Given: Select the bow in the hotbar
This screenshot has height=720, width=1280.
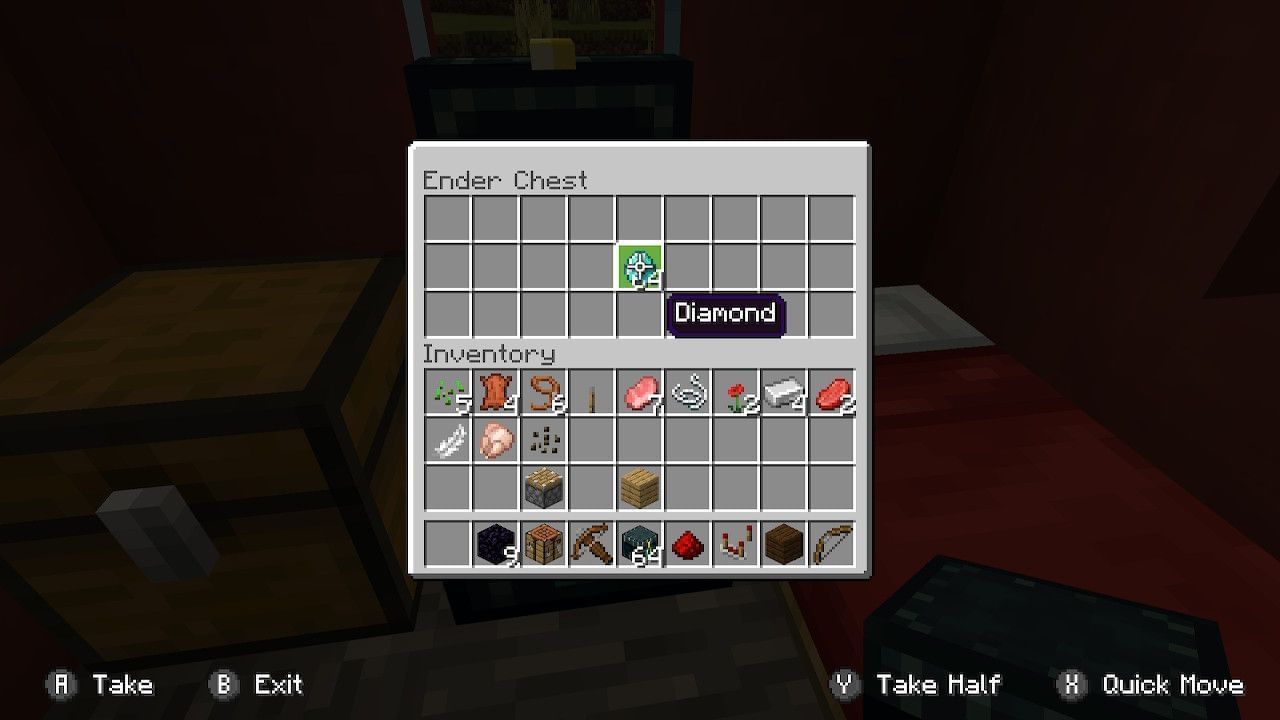Looking at the screenshot, I should tap(831, 541).
